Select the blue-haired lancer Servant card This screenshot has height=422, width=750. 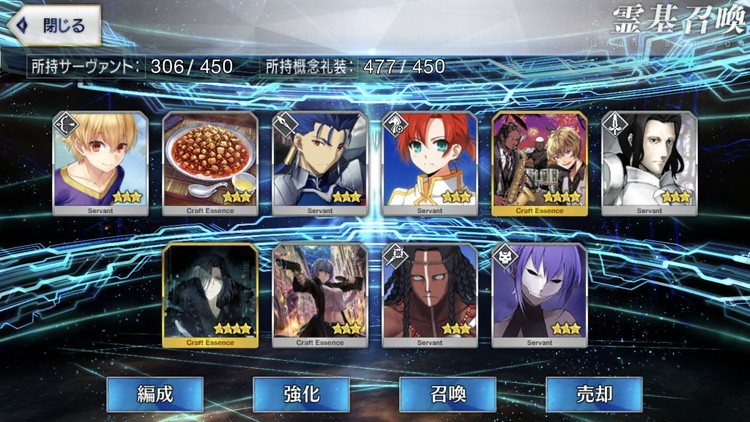pos(320,163)
